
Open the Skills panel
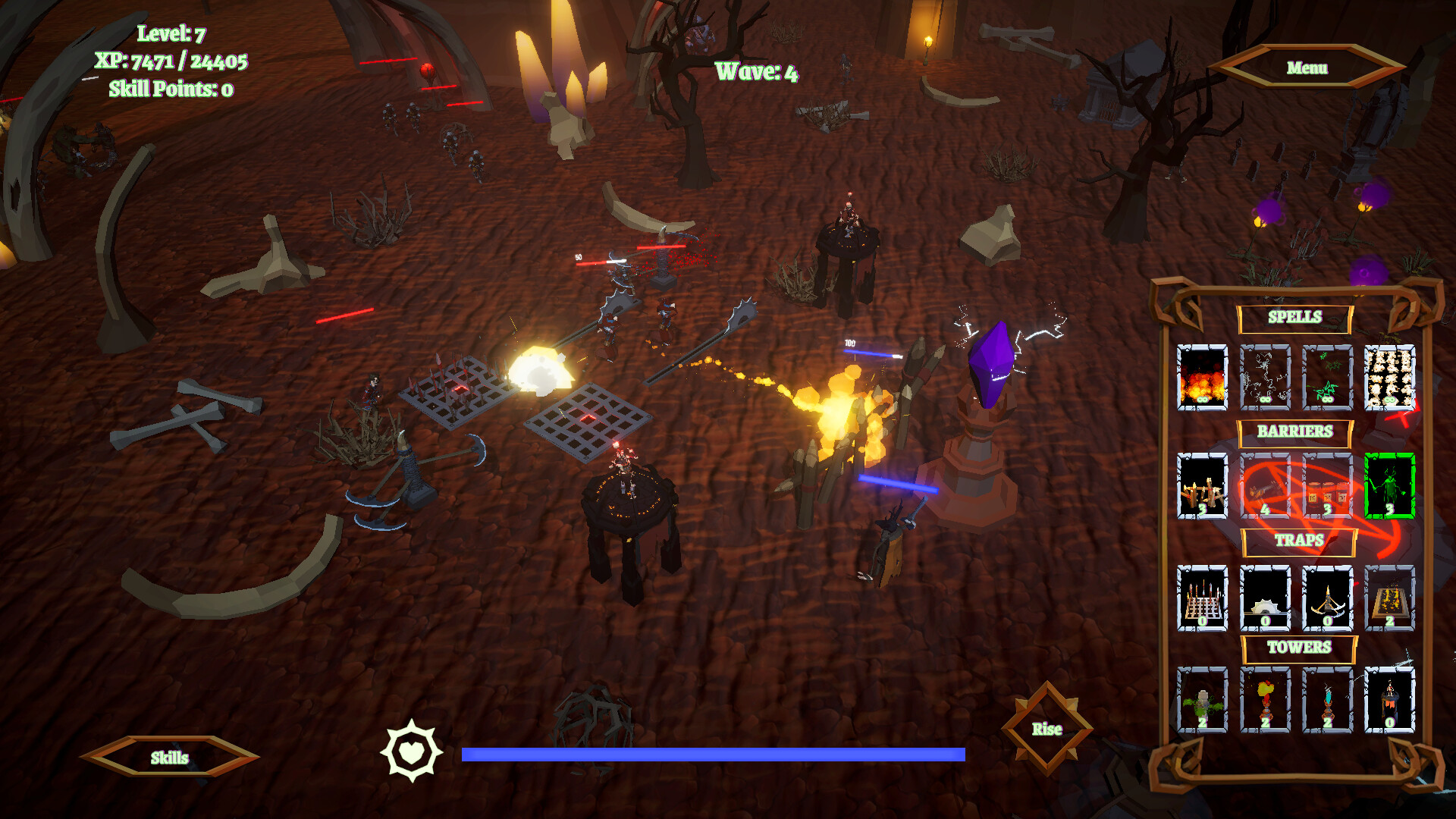click(169, 758)
